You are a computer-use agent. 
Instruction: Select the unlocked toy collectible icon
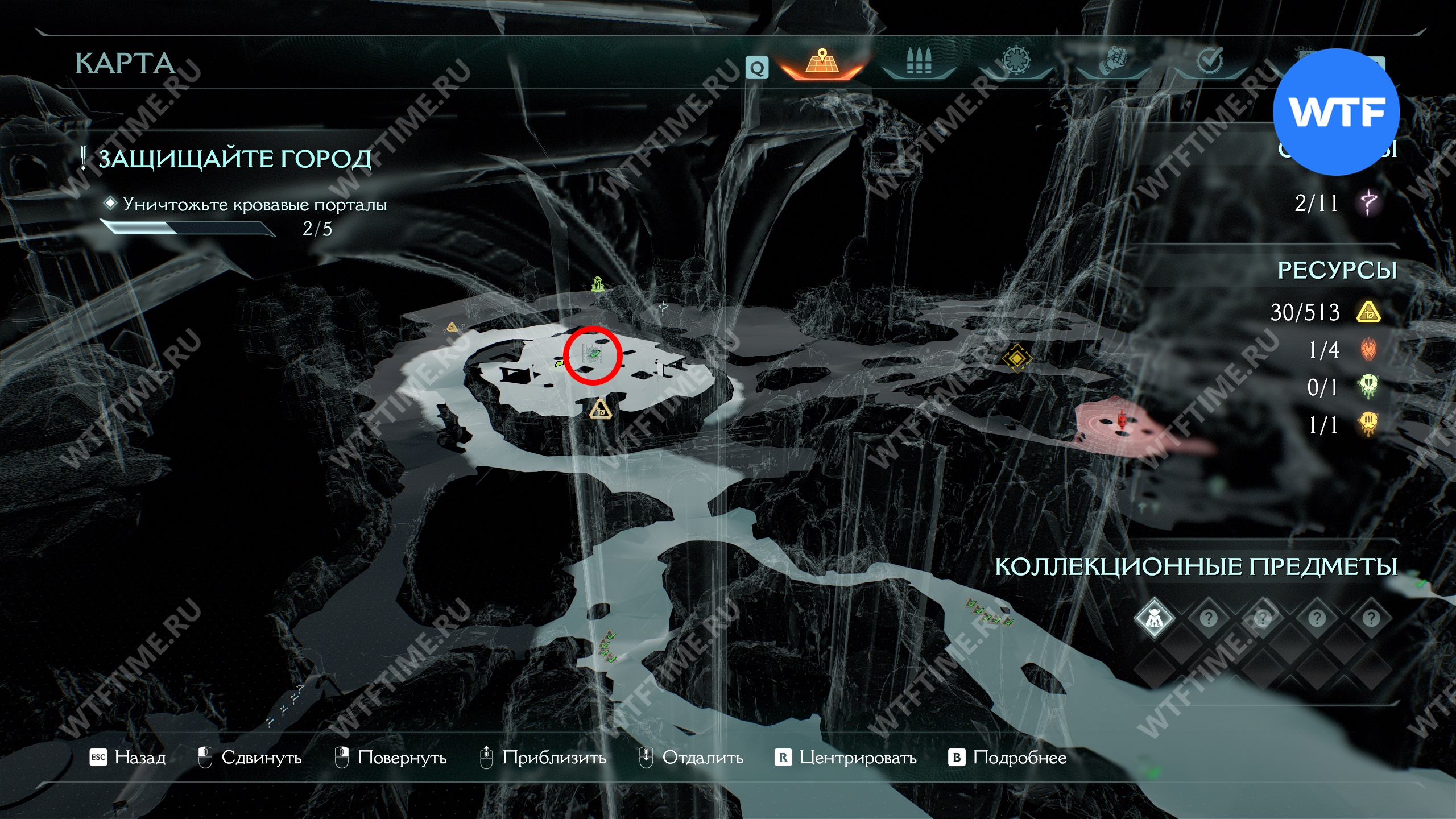point(1154,618)
